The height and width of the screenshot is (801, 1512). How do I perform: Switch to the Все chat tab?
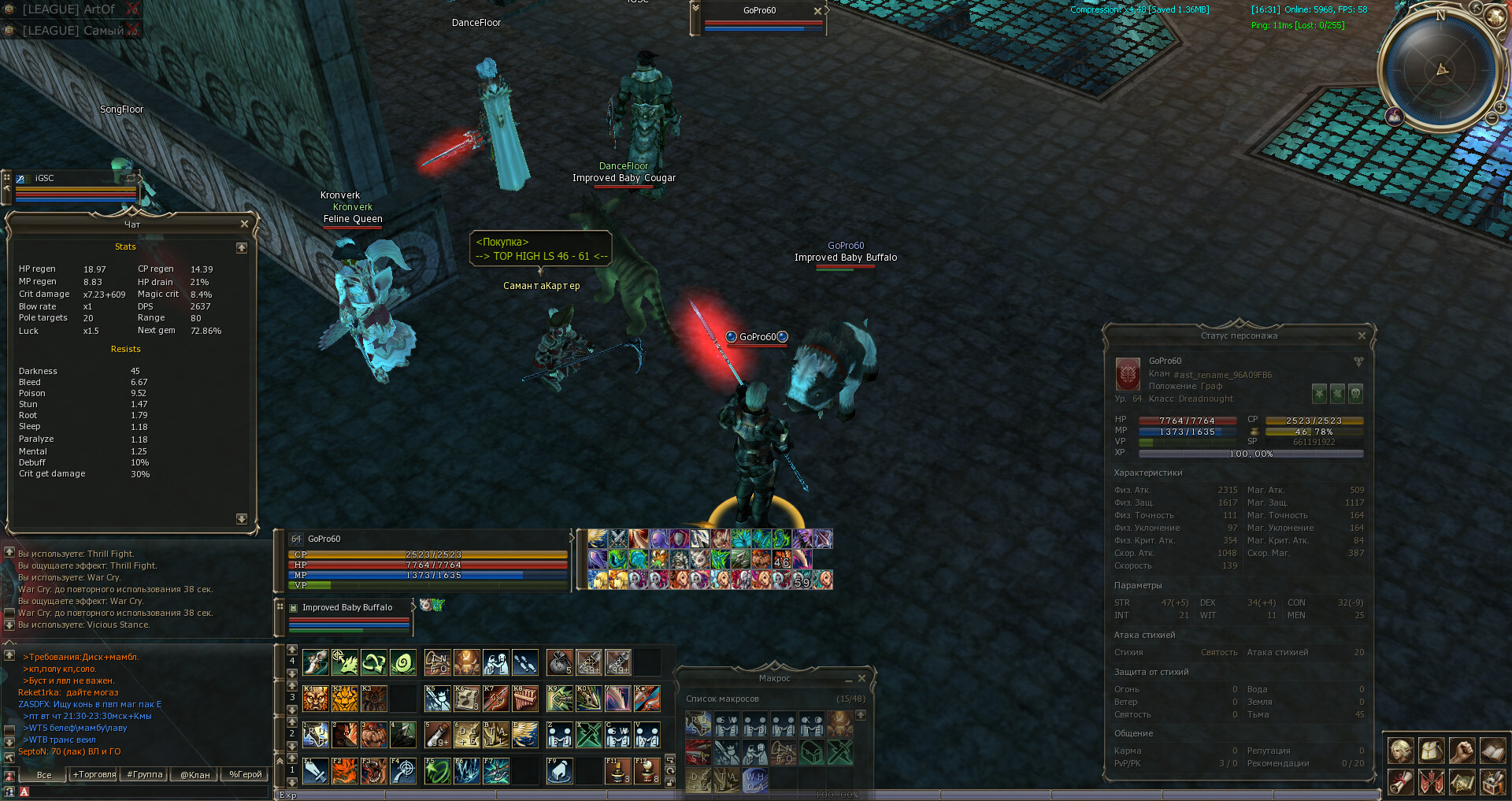[x=44, y=774]
